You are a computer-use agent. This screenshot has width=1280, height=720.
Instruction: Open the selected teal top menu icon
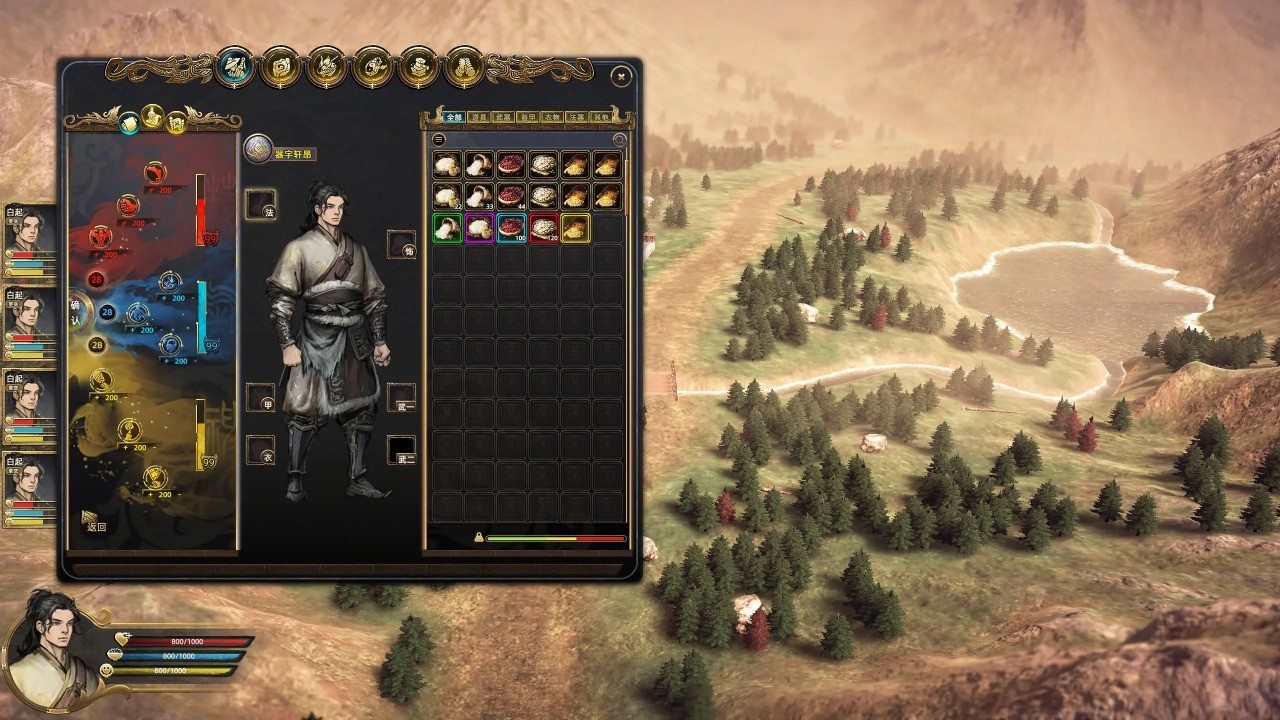[235, 68]
